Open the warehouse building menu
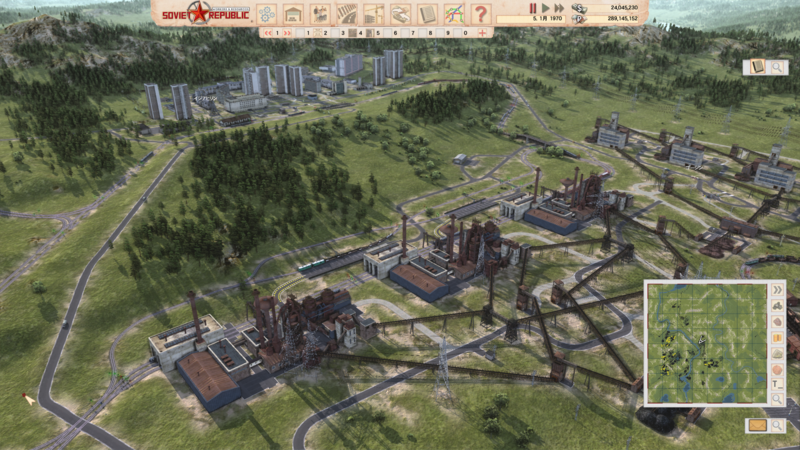Screen dimensions: 800x450 (293, 14)
